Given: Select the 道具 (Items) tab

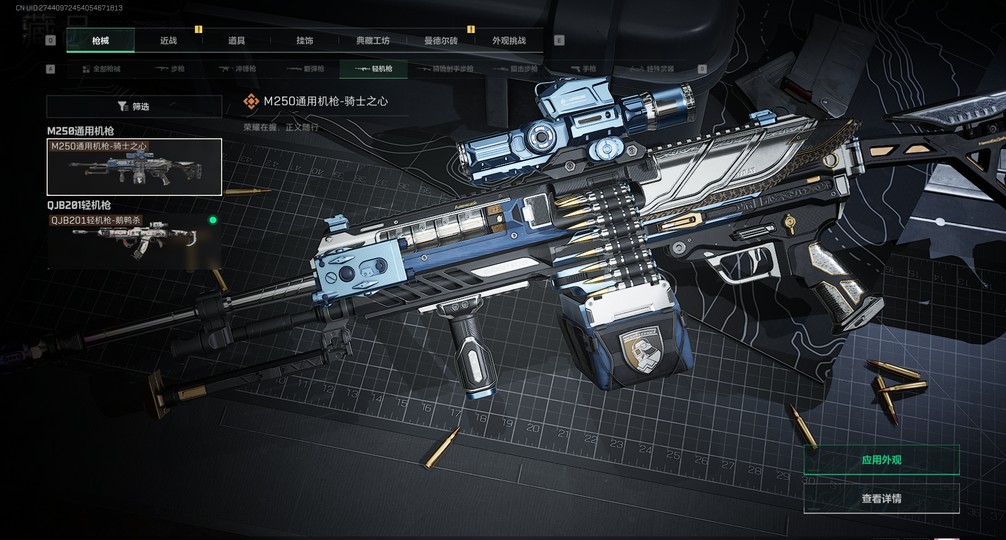Looking at the screenshot, I should [x=236, y=41].
